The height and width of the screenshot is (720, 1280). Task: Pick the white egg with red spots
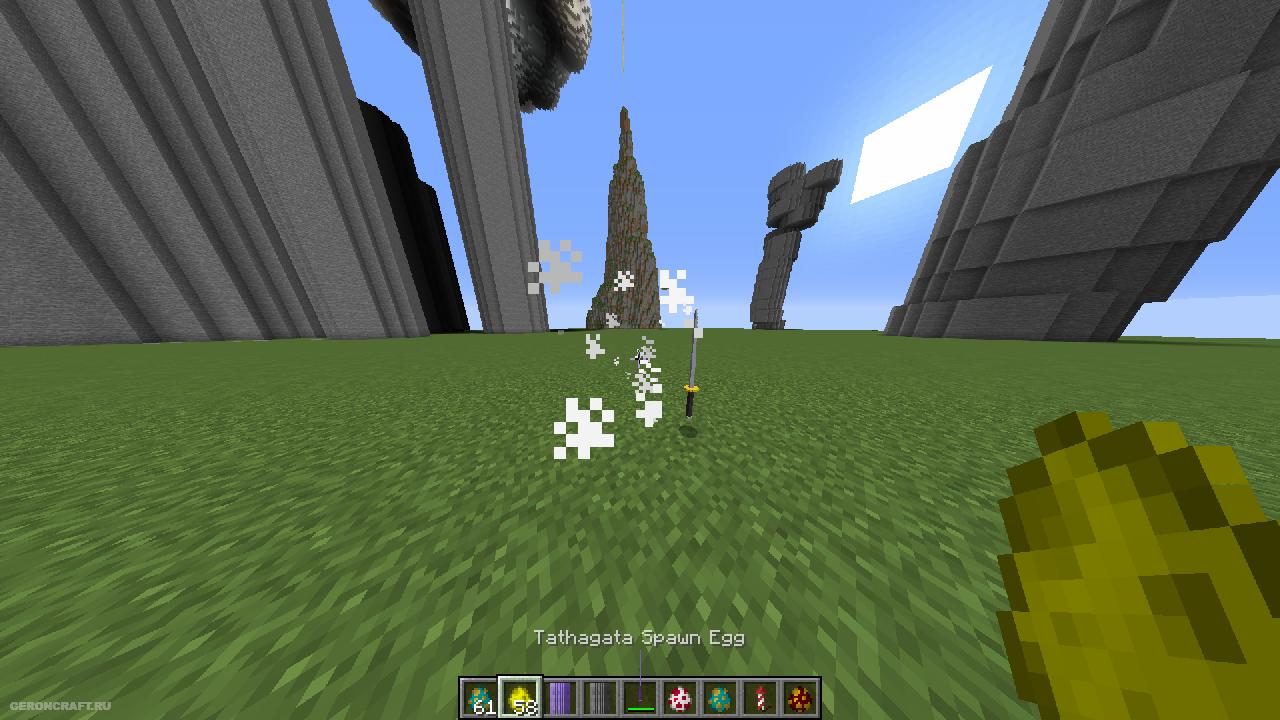[680, 697]
